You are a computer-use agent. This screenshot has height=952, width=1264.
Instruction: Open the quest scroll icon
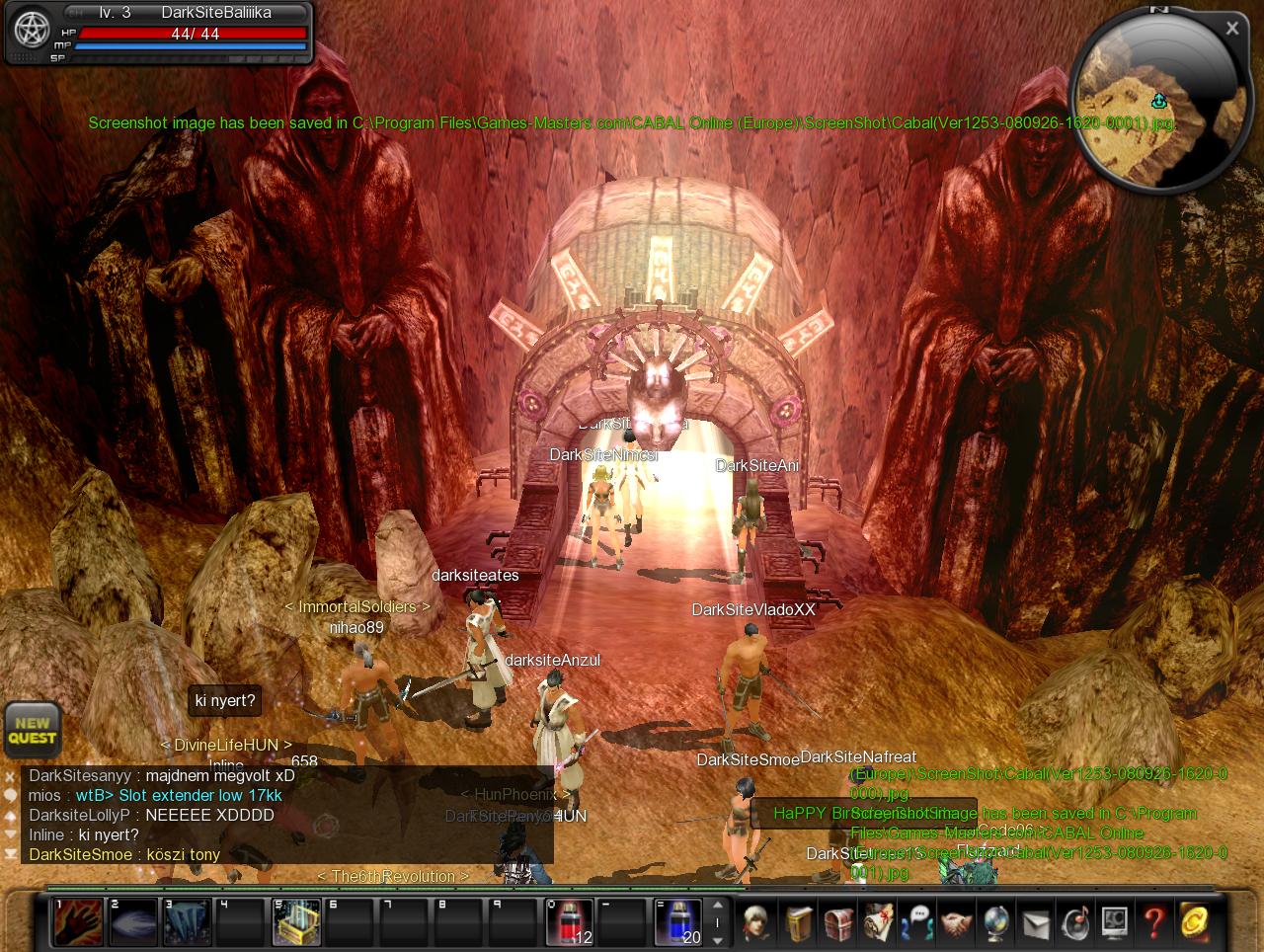[878, 922]
